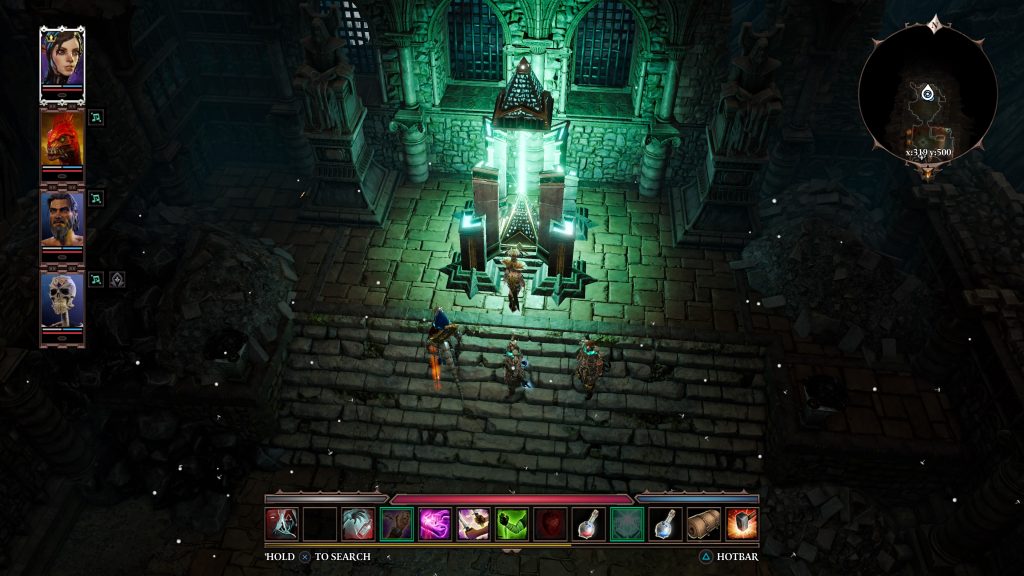Screen dimensions: 1024x576
Task: Use the first hotbar skill with red hooded figure
Action: pyautogui.click(x=281, y=524)
